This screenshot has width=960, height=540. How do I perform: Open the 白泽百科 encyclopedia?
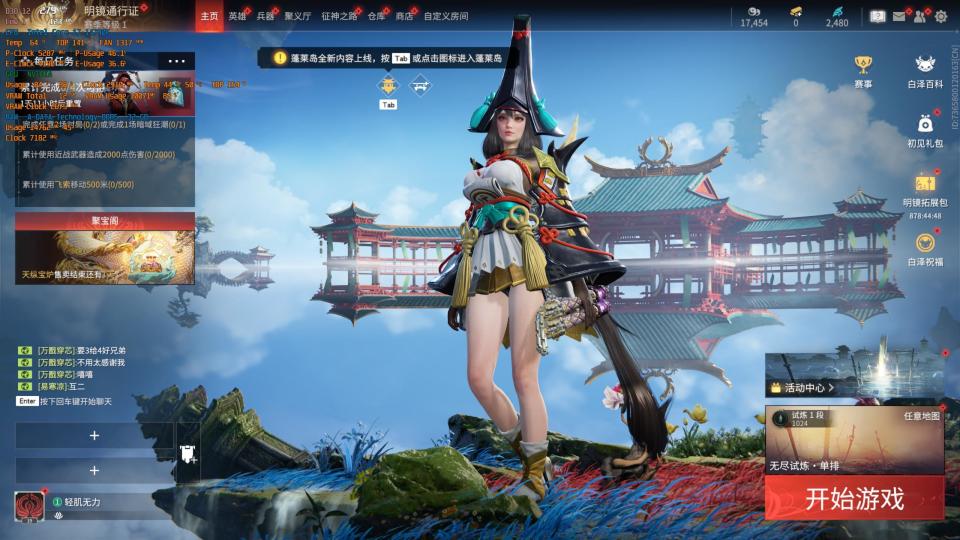point(925,71)
